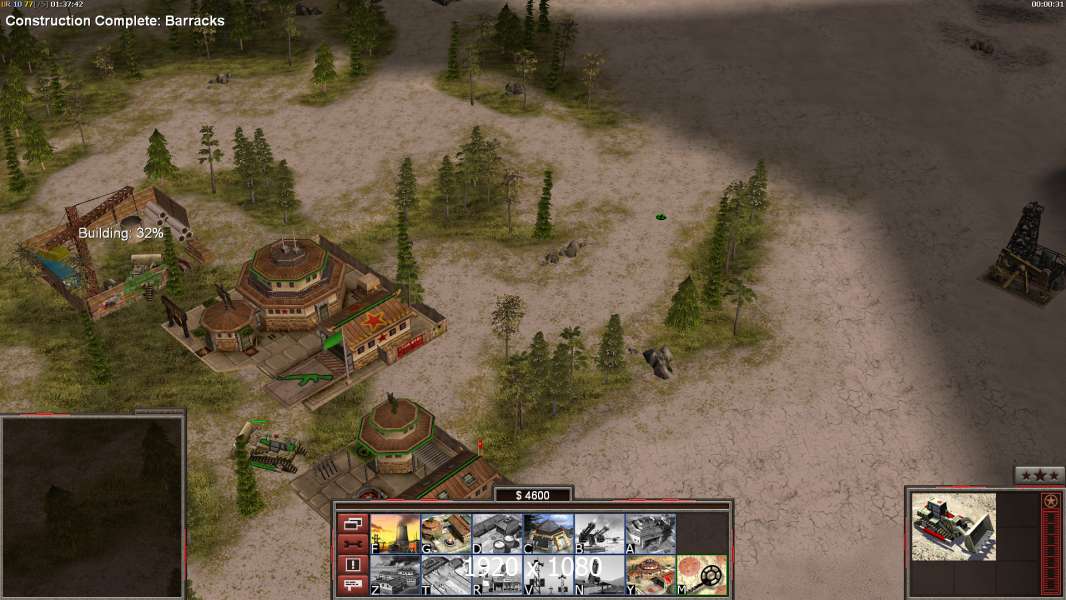
Task: Click the greyed tower build icon marked V
Action: [x=548, y=575]
